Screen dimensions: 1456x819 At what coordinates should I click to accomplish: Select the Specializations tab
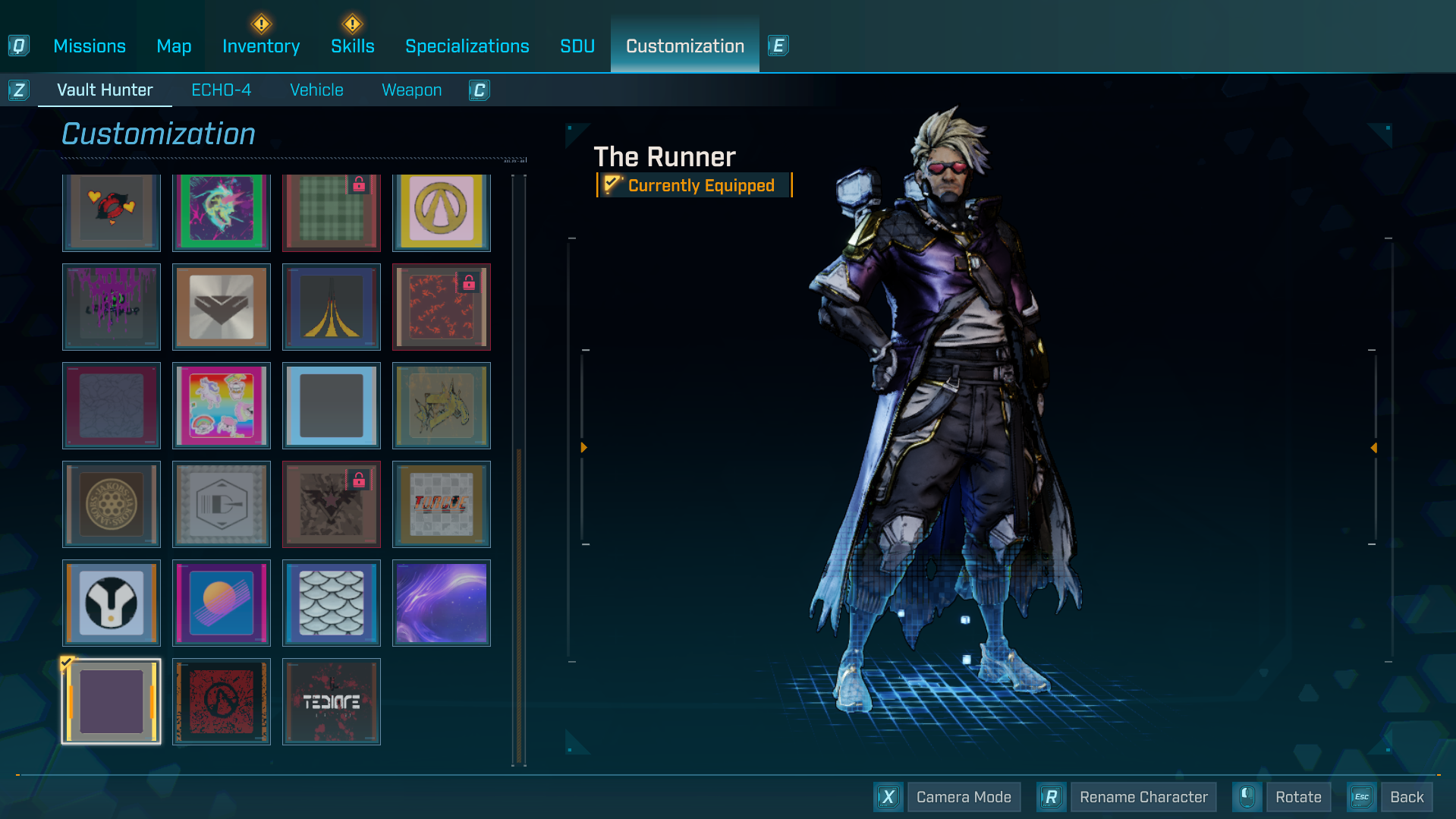coord(467,46)
